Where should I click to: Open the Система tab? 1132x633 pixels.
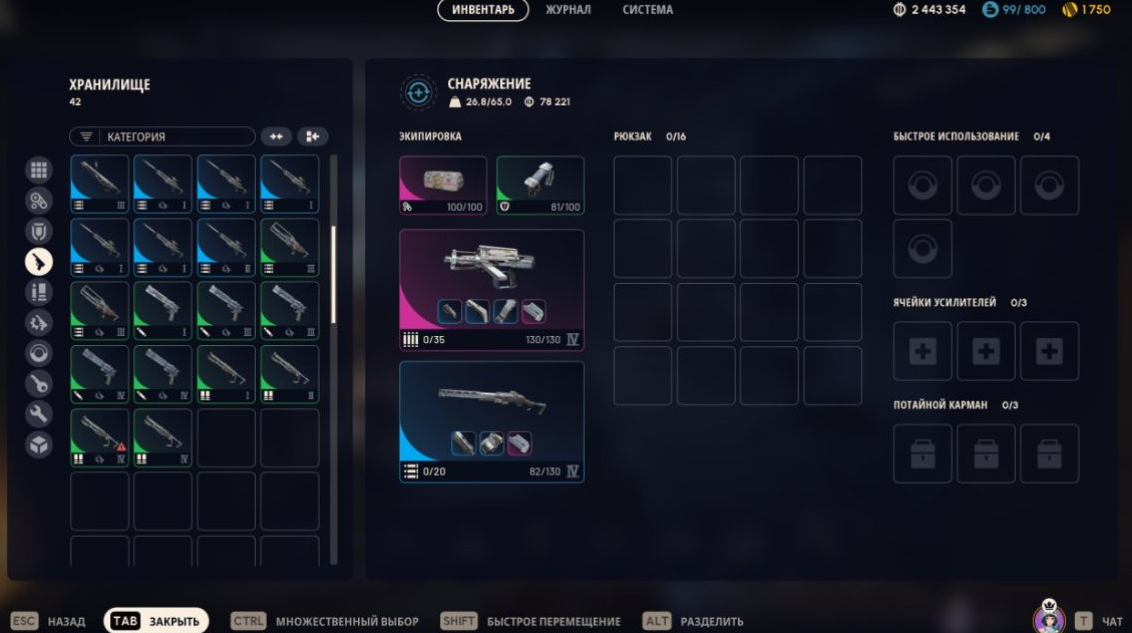coord(647,10)
